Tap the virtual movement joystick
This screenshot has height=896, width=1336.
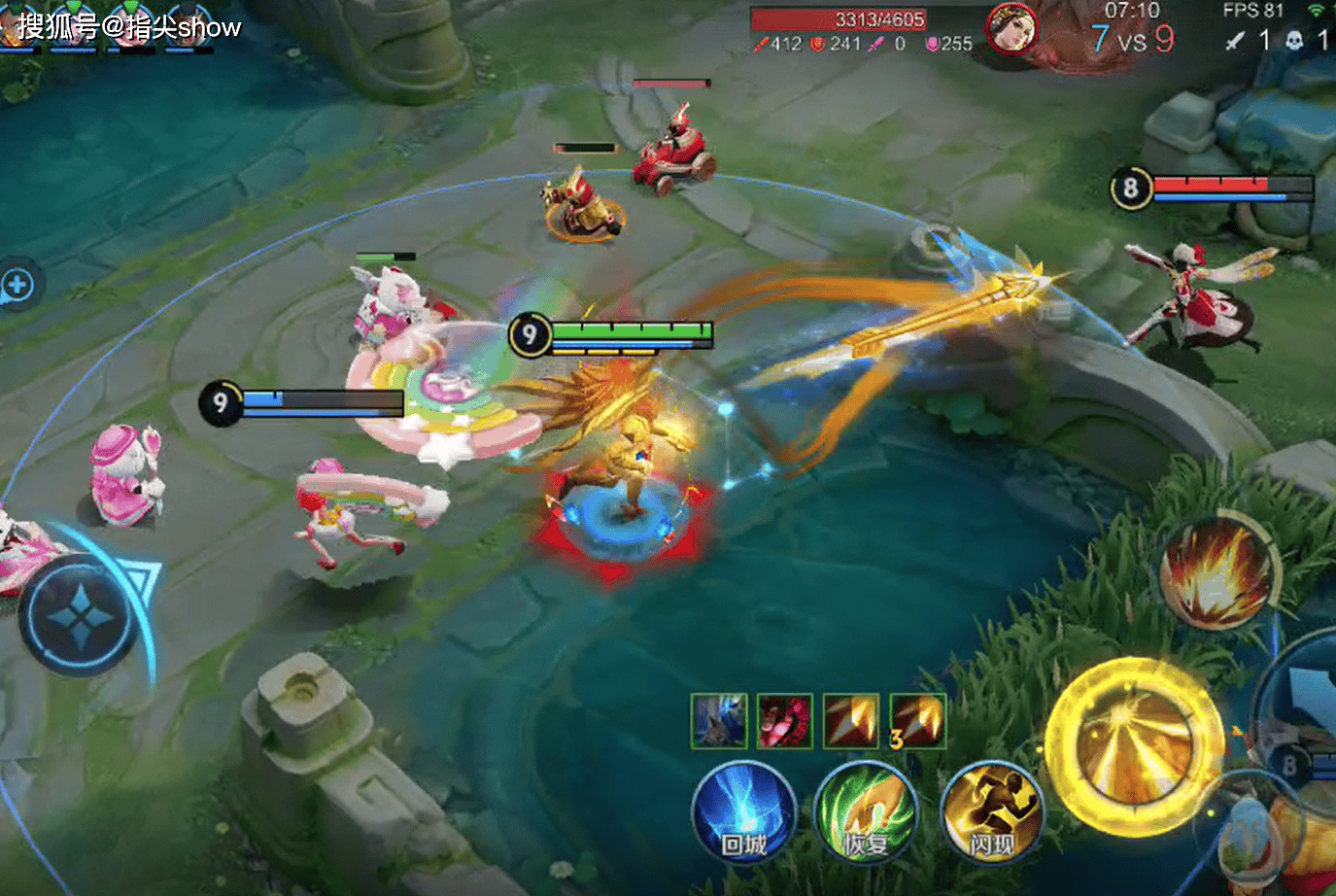[79, 616]
